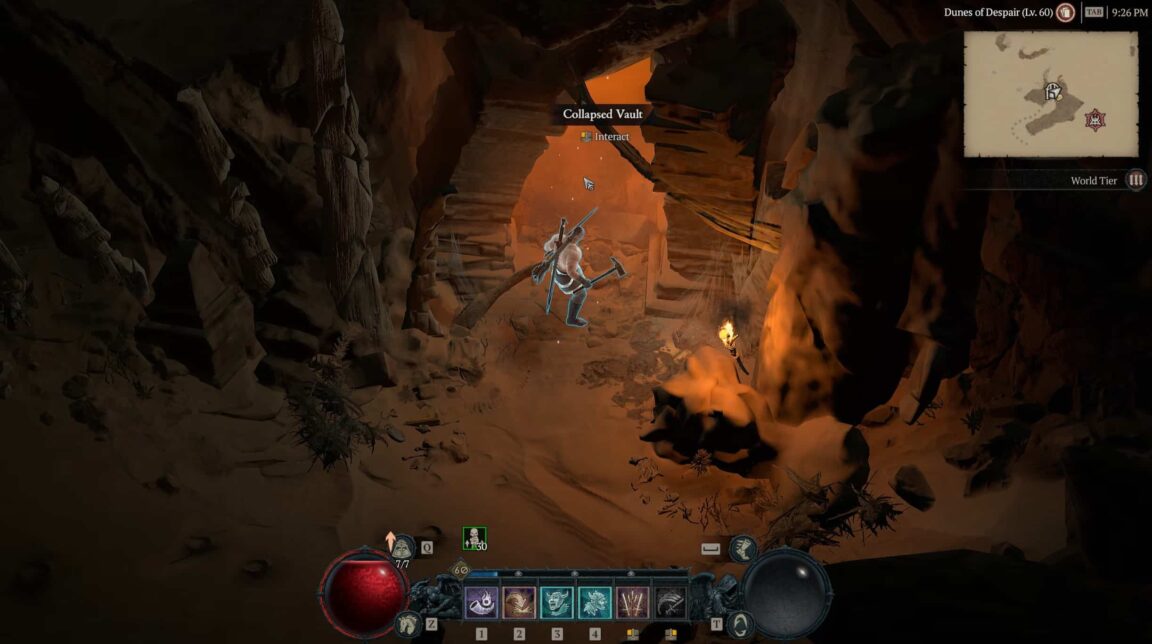Open the minimap

[1050, 94]
